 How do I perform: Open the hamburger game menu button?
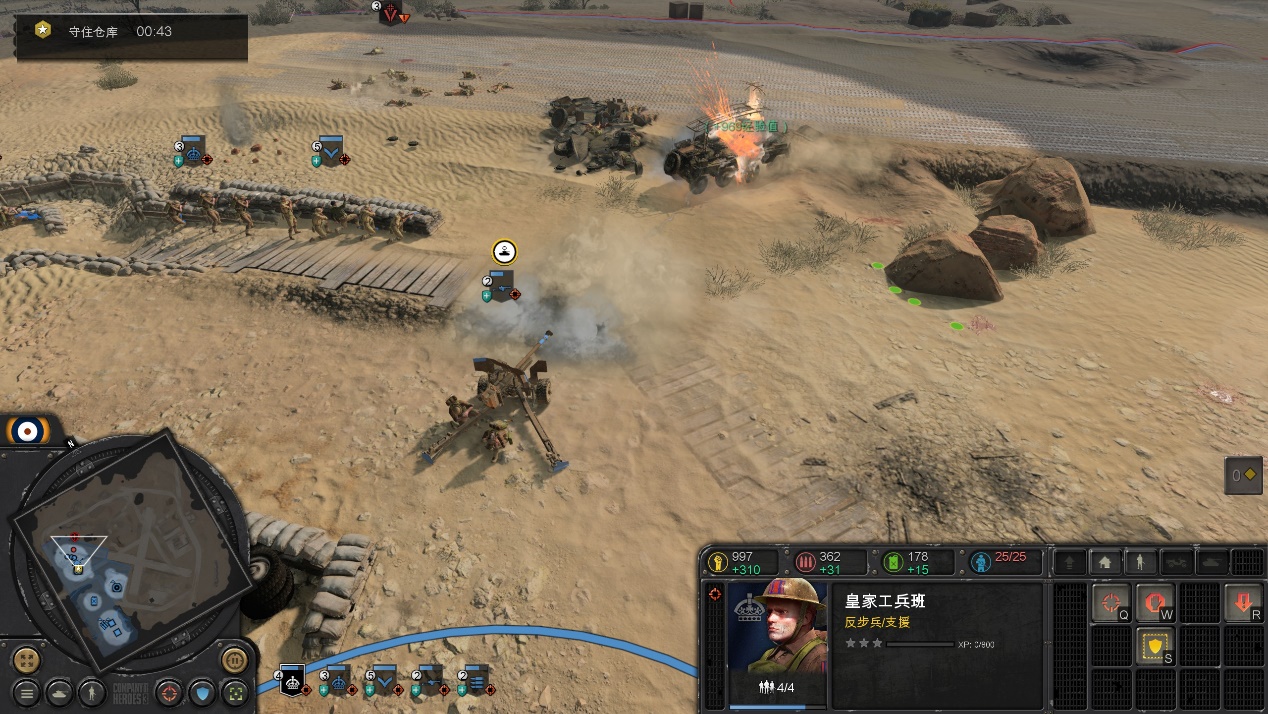tap(27, 691)
